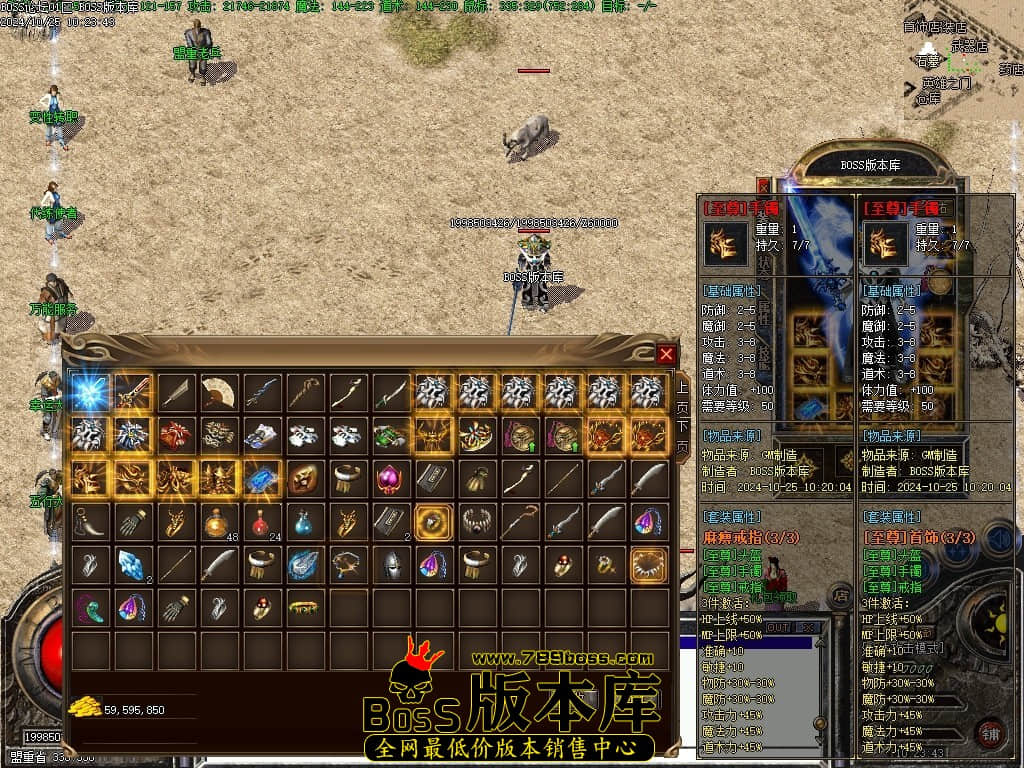1024x768 pixels.
Task: Select the glowing blue gem item
Action: (x=261, y=478)
